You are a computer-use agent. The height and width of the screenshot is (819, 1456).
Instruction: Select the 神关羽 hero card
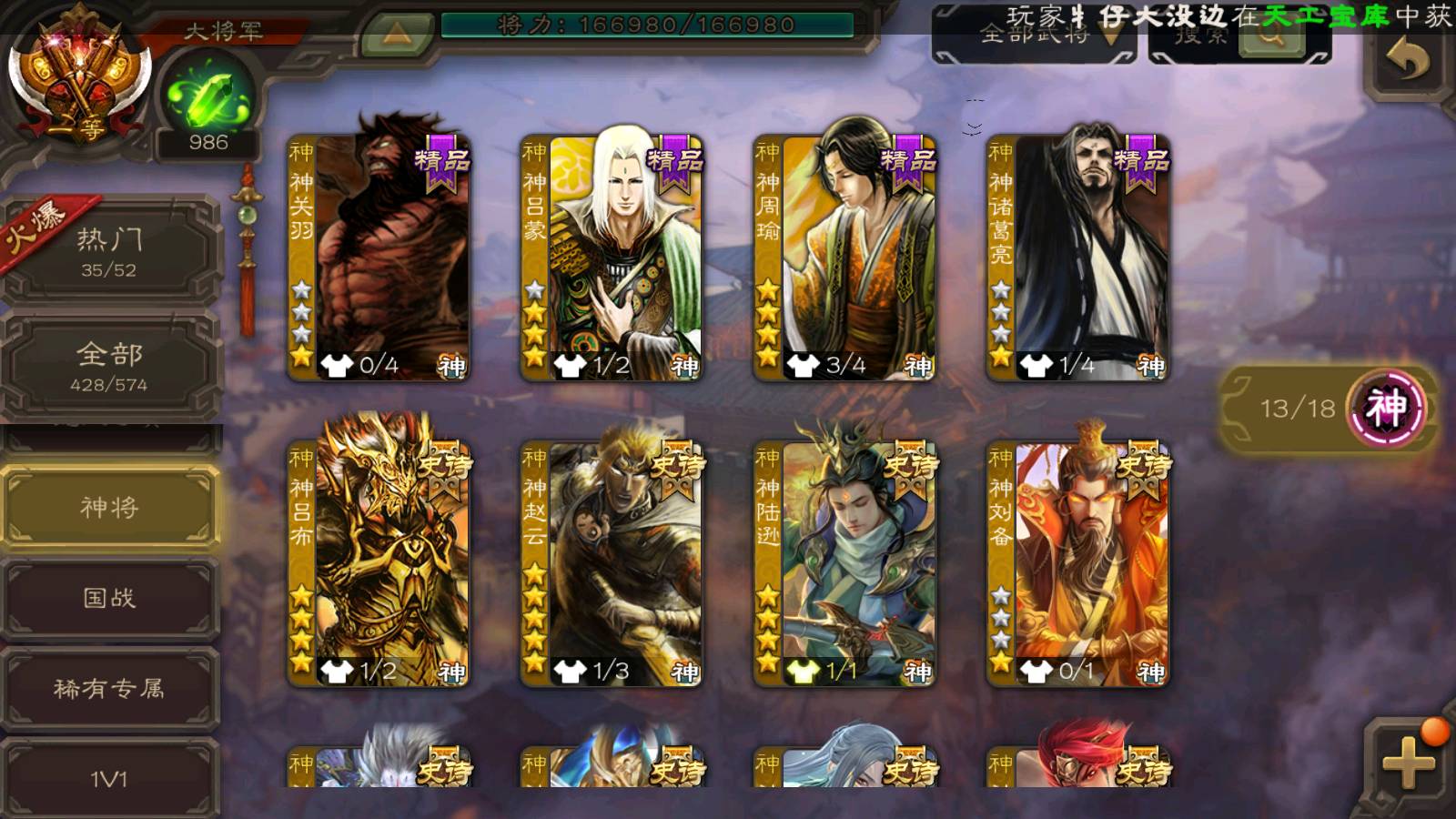click(x=379, y=257)
